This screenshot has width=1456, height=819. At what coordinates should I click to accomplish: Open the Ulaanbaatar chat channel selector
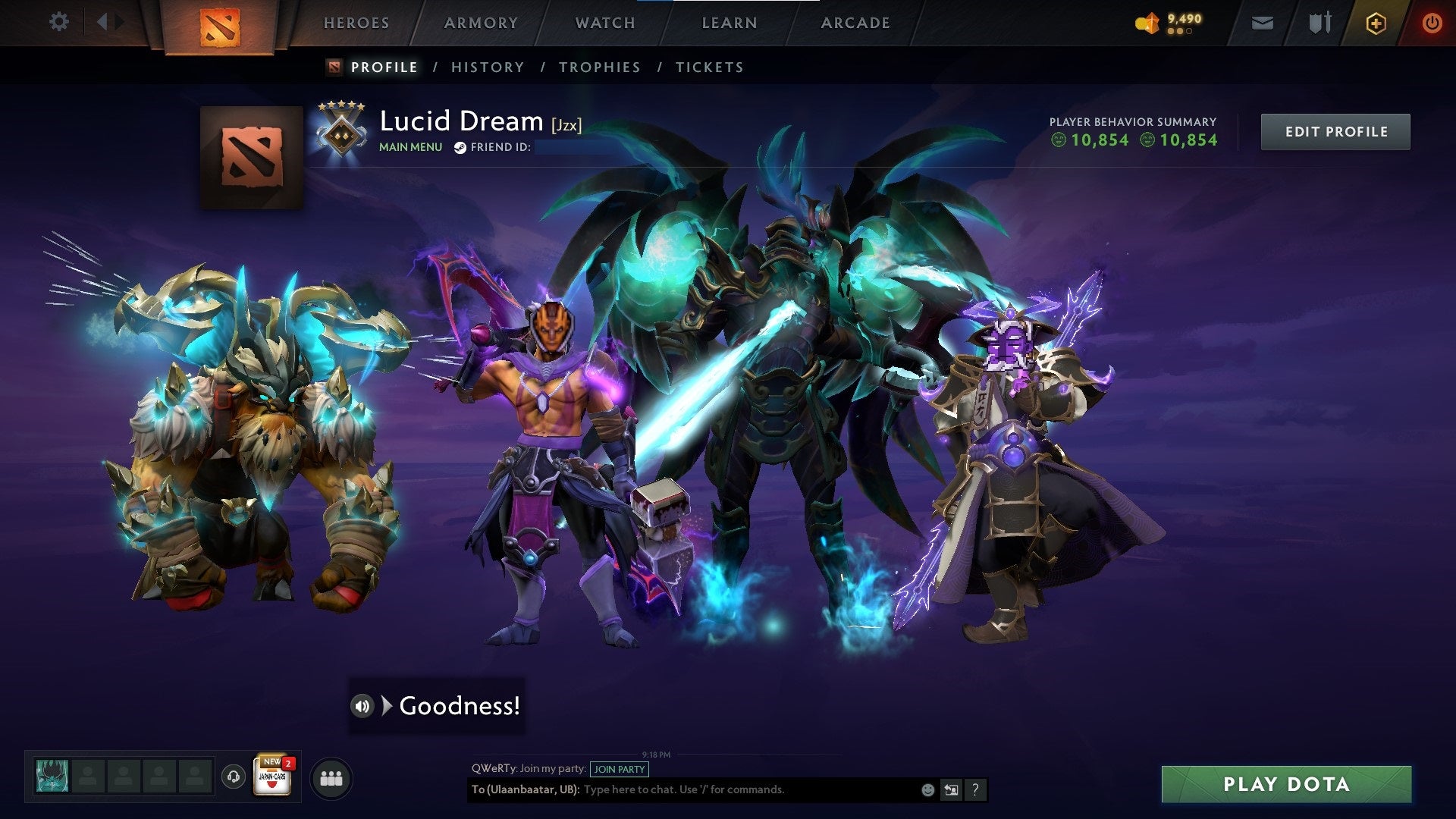(522, 789)
